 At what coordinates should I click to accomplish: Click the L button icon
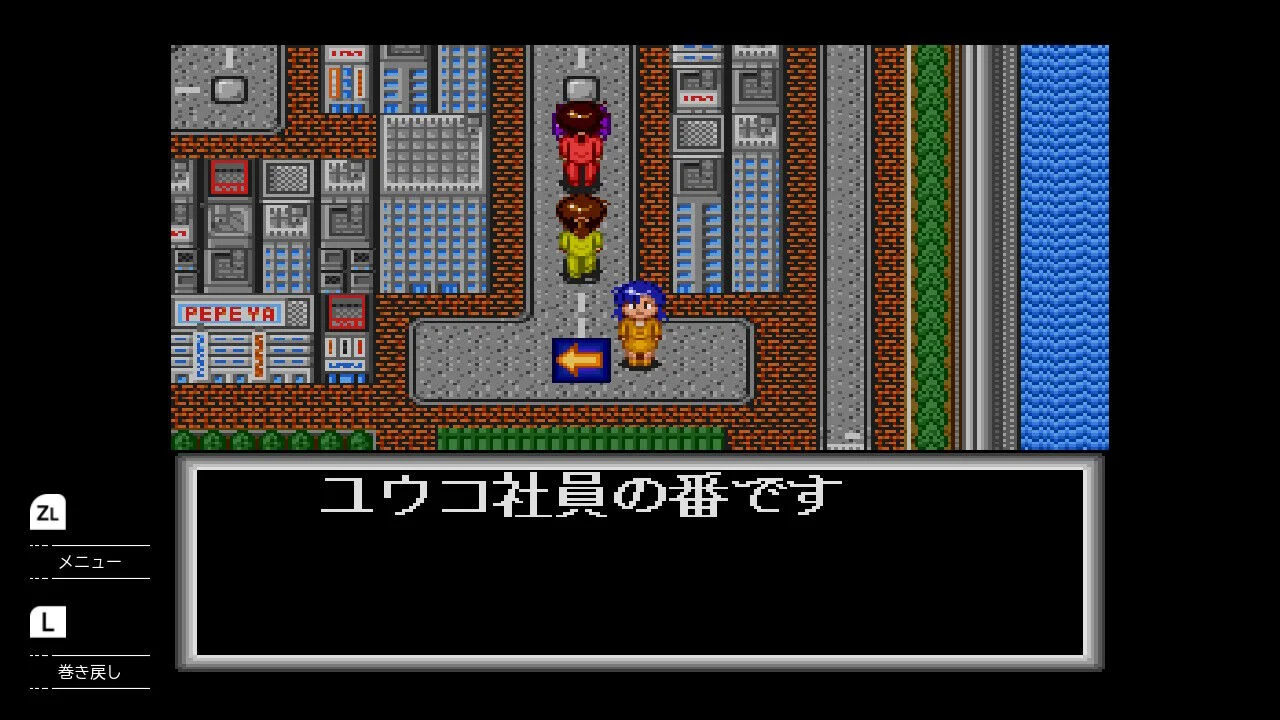click(47, 623)
